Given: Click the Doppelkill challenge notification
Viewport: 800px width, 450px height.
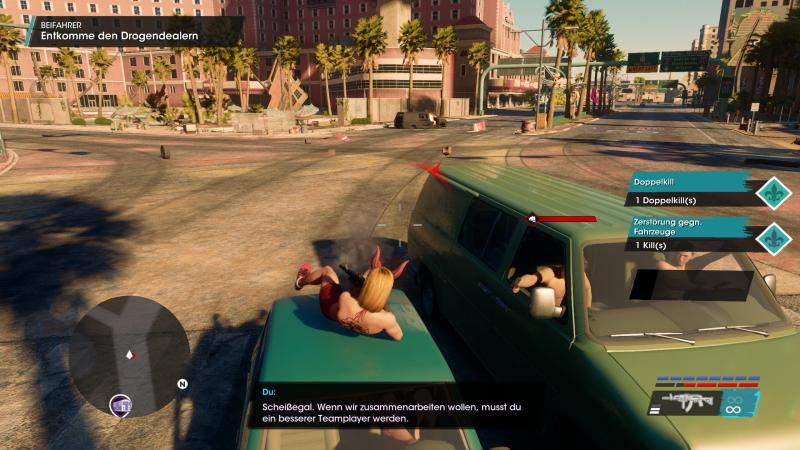Looking at the screenshot, I should [x=692, y=190].
